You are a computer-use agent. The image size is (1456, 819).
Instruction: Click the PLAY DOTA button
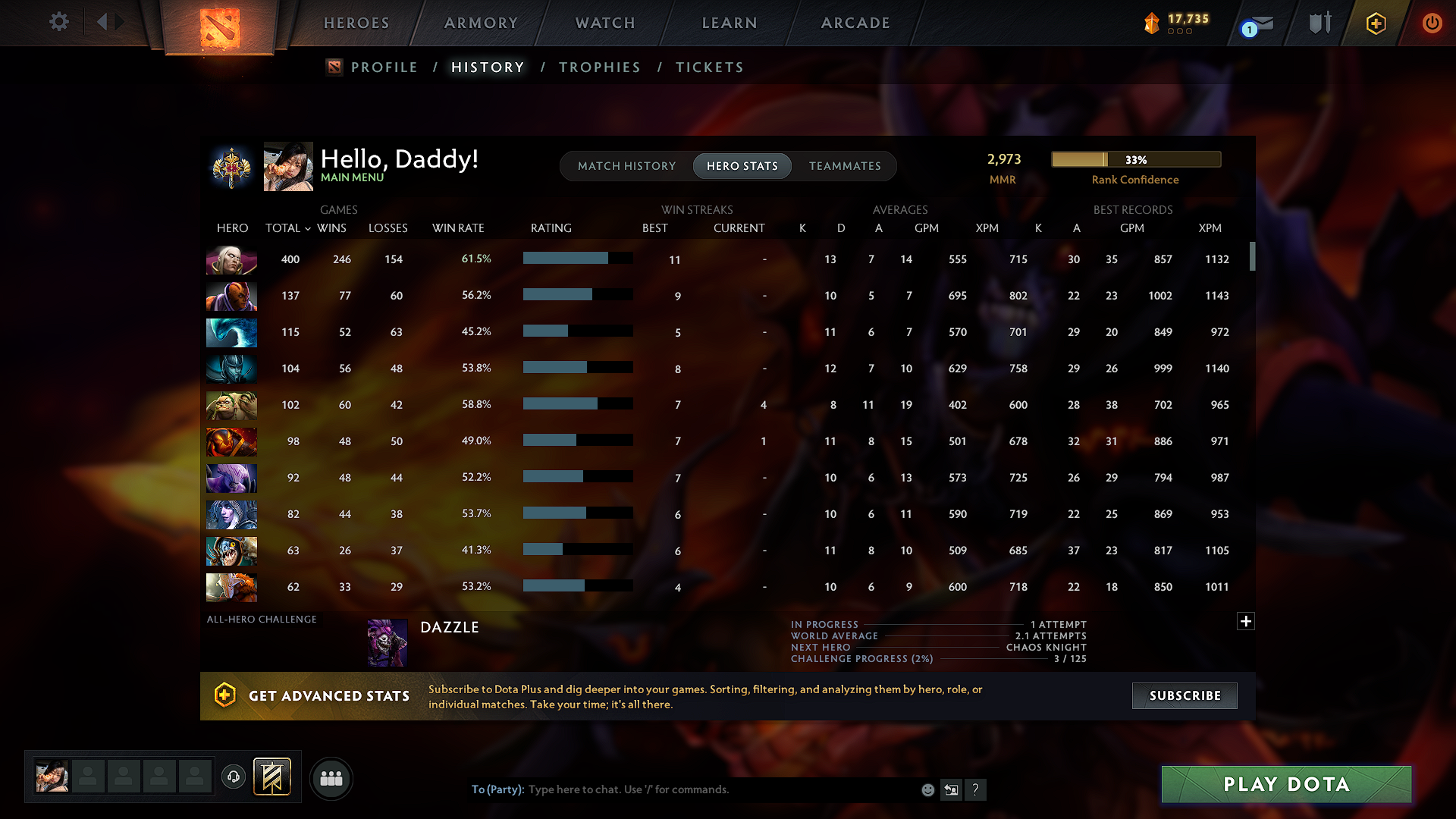click(x=1285, y=784)
